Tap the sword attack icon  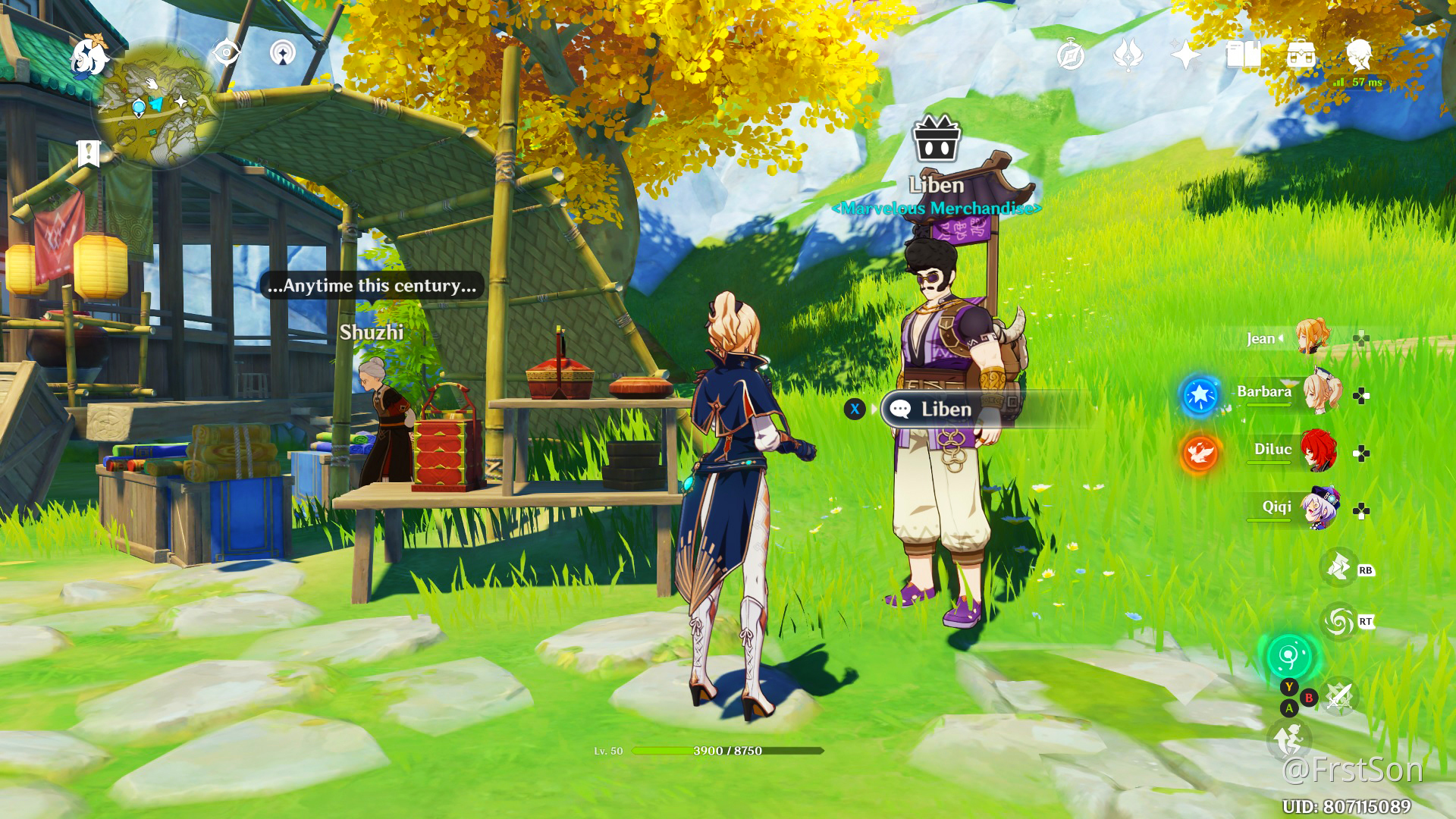(1340, 696)
